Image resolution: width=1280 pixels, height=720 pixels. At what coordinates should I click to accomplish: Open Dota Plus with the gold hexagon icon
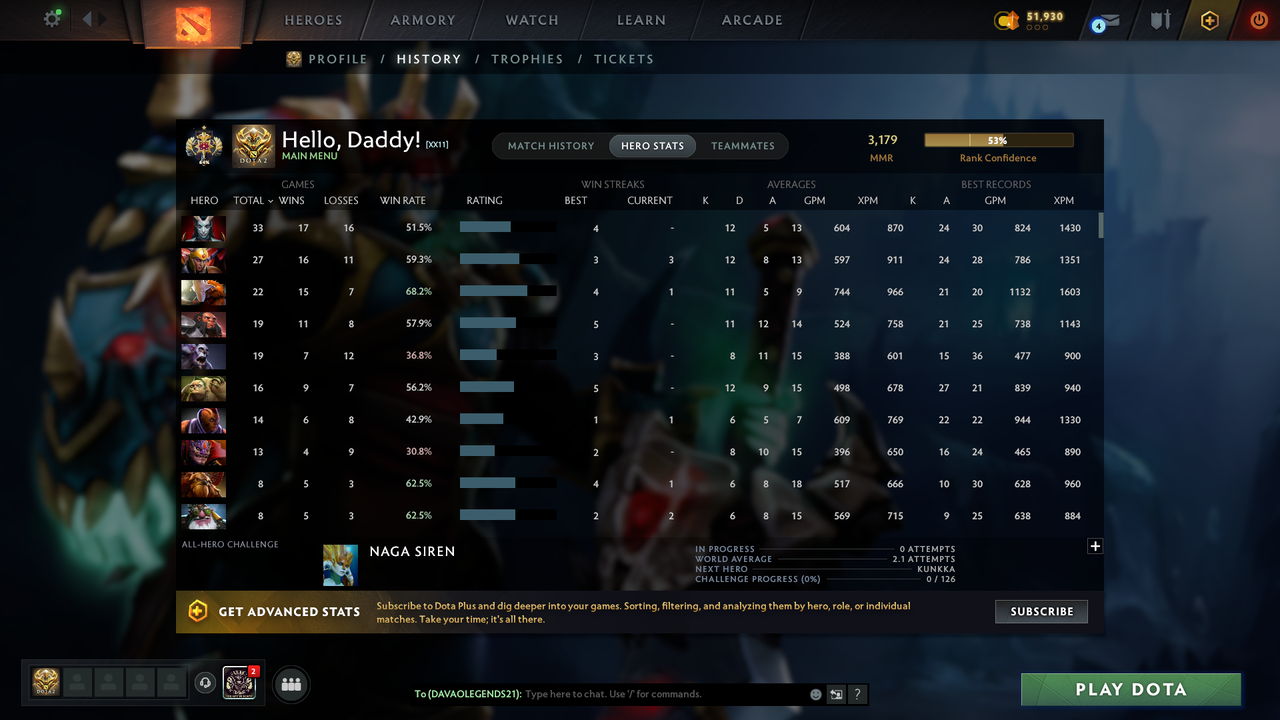click(1208, 20)
